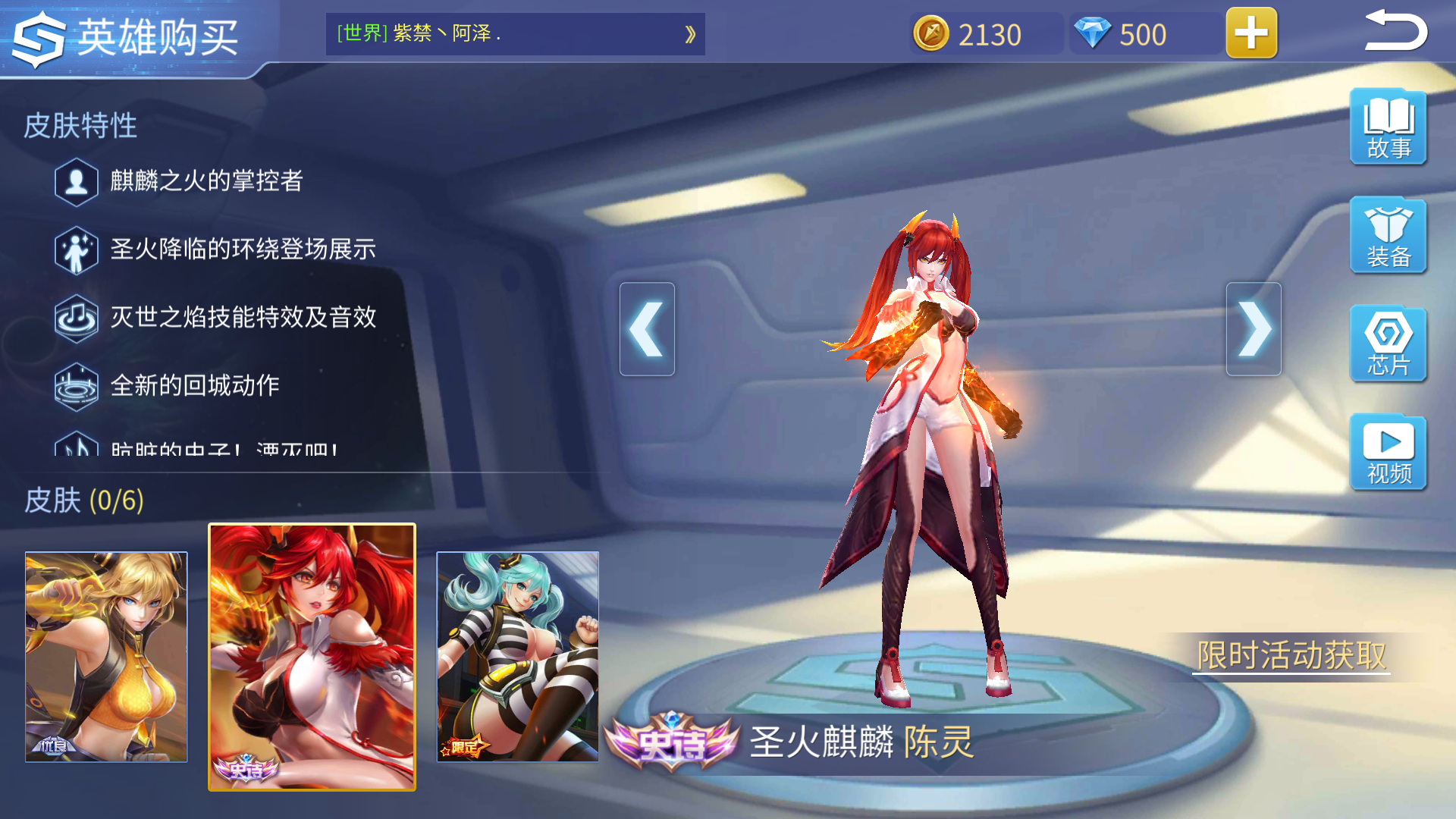Click the 限时活动获取 link
The width and height of the screenshot is (1456, 819).
pos(1292,652)
